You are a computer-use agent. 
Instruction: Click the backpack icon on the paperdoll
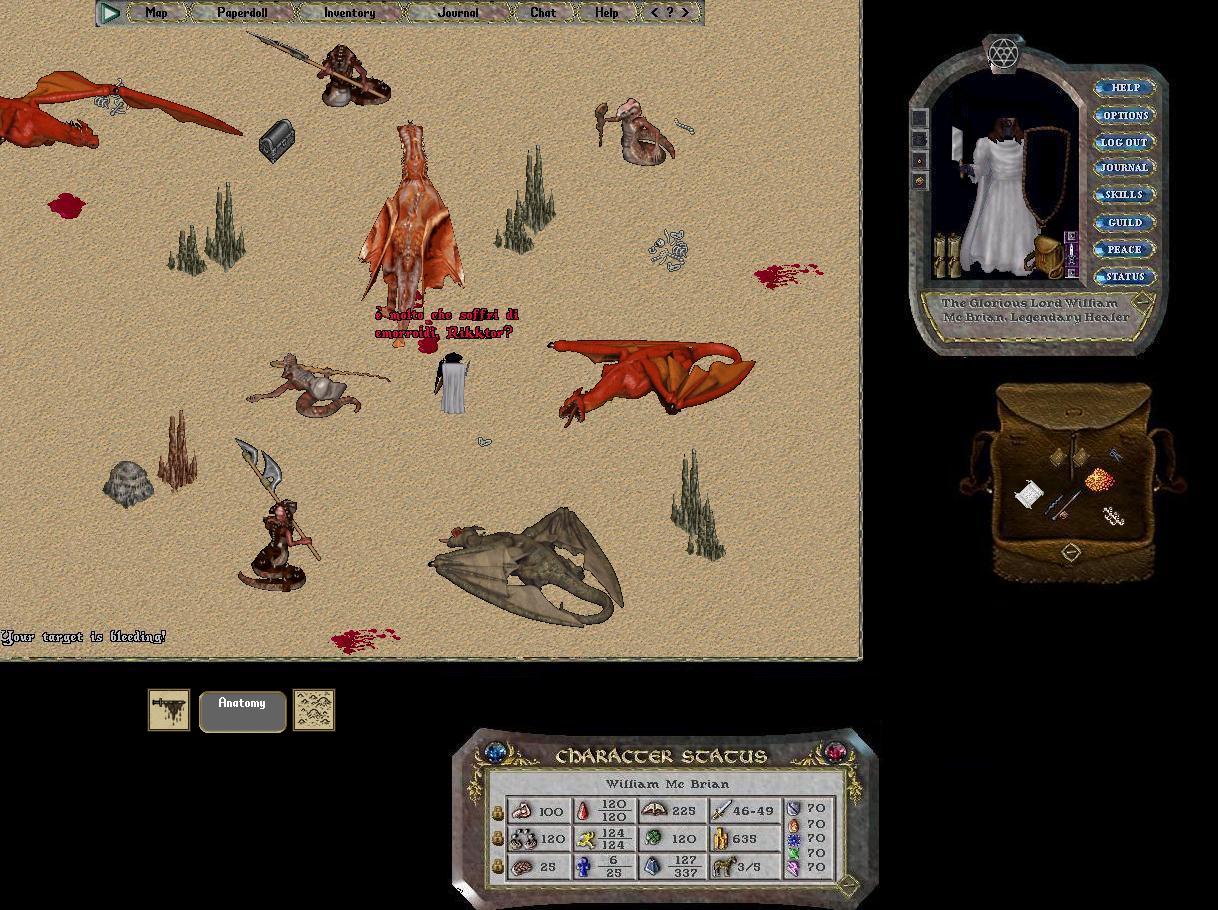point(1047,256)
